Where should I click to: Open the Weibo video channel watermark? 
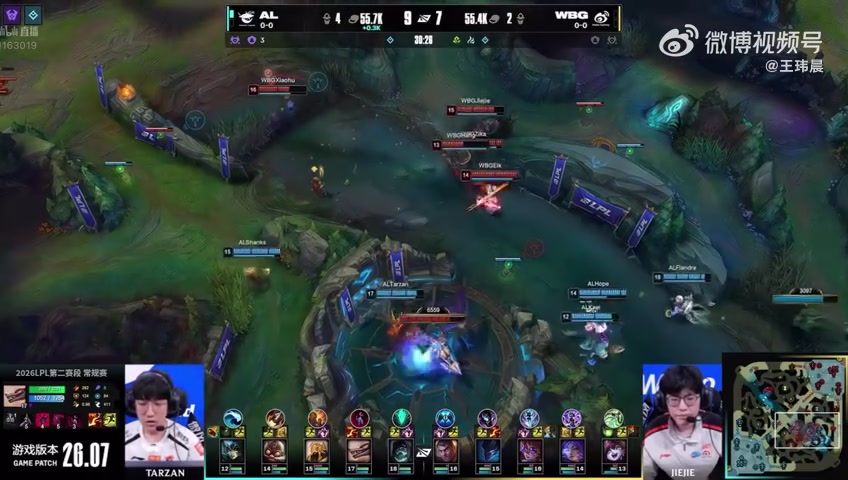pos(741,42)
